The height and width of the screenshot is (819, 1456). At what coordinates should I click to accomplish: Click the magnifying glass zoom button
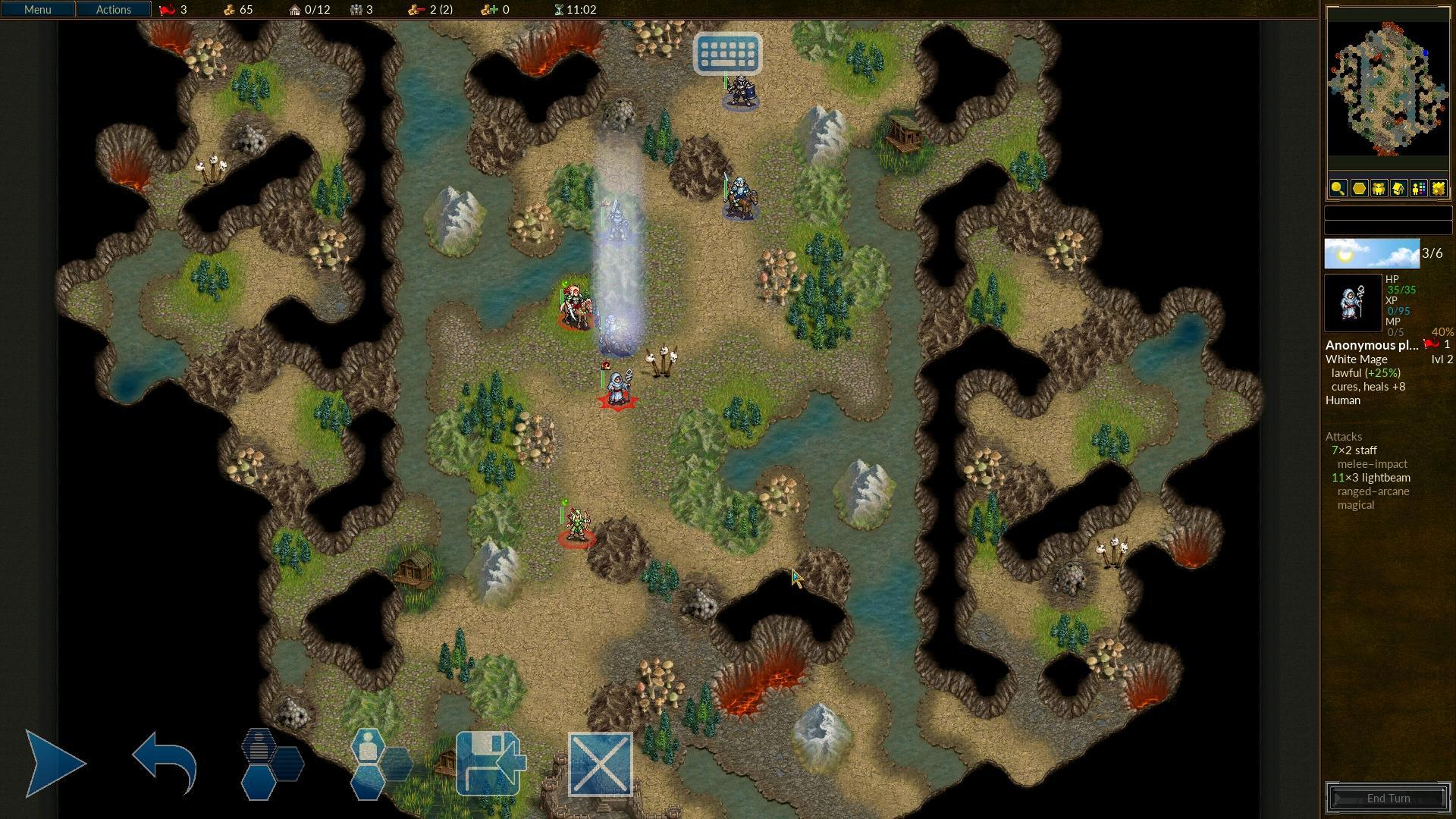click(x=1338, y=189)
